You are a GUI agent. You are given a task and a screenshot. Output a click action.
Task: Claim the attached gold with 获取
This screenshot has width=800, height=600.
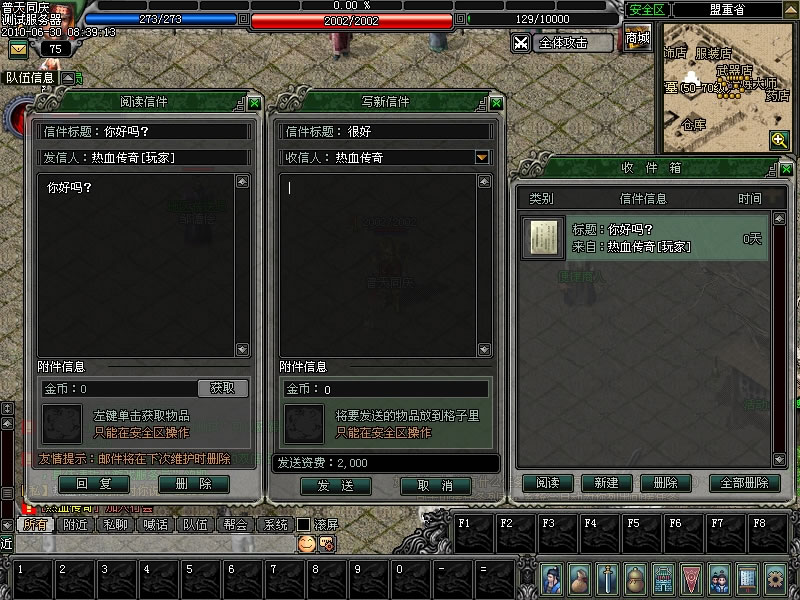pos(222,388)
